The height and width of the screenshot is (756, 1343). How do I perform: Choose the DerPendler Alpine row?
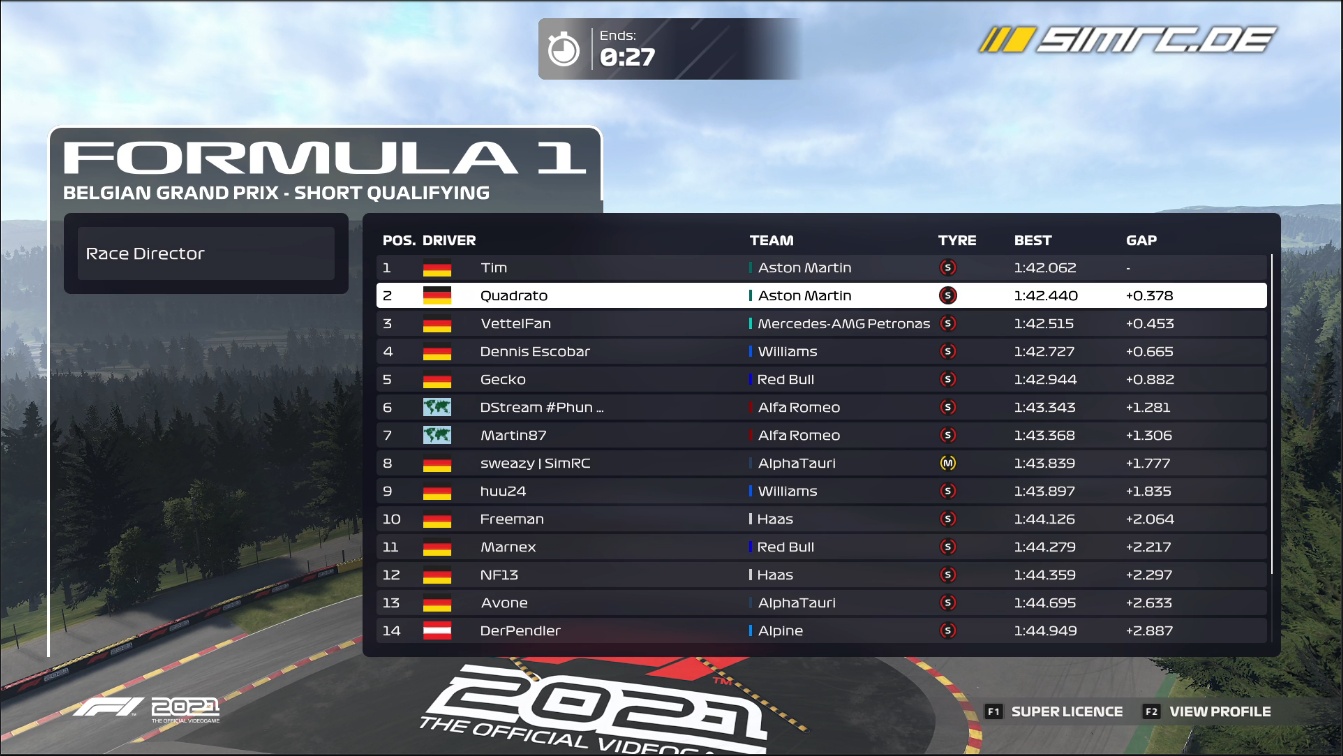pos(821,631)
